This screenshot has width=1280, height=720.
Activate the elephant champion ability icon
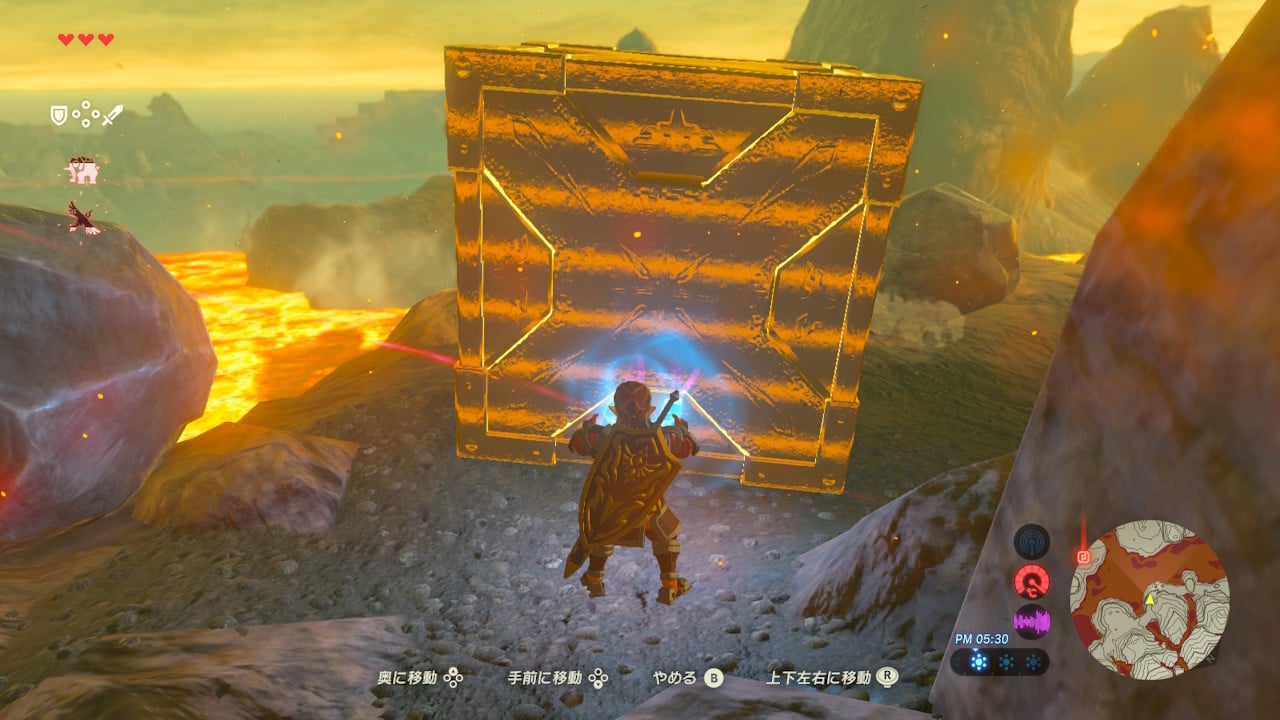click(x=82, y=171)
